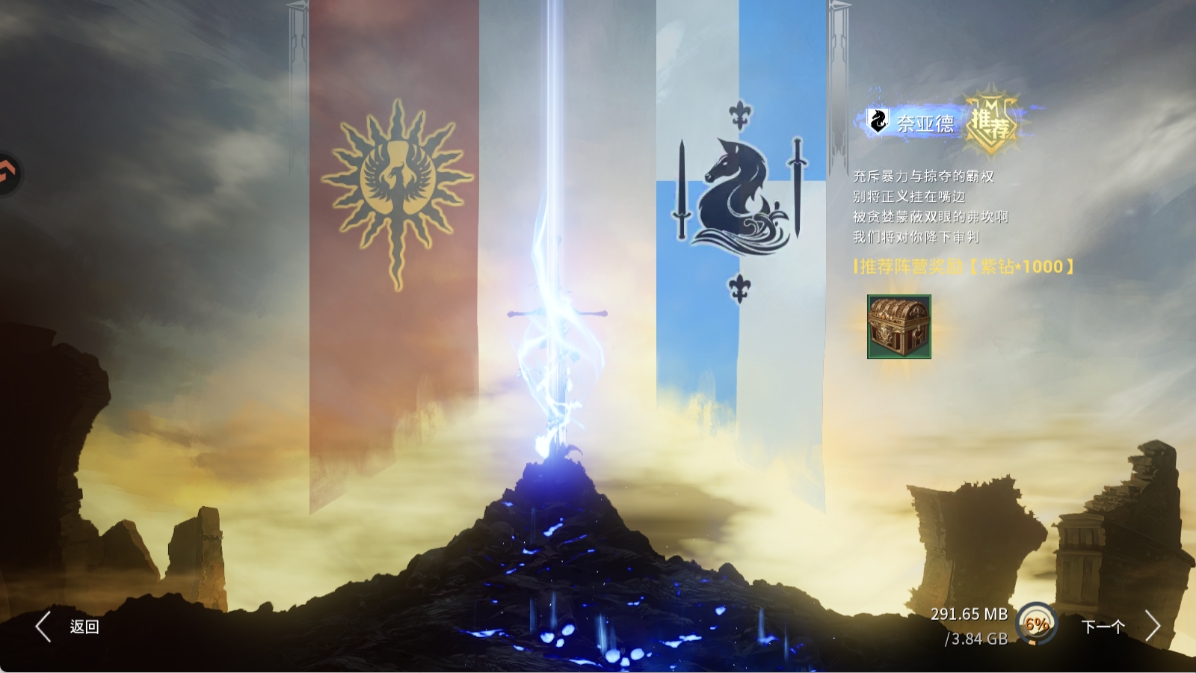Open the recommended faction reward chest
1196x673 pixels.
pos(899,326)
